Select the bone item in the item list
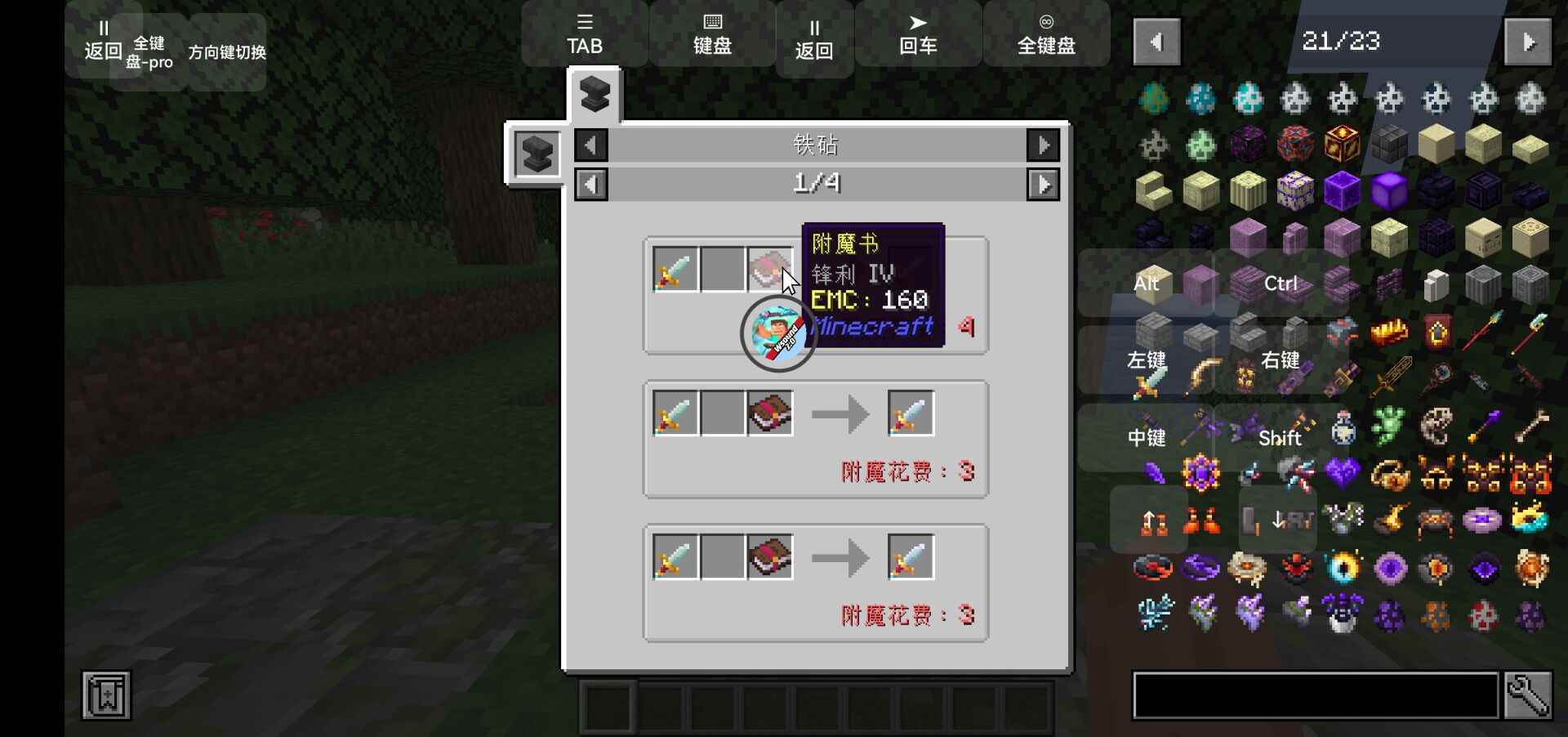 click(1530, 423)
